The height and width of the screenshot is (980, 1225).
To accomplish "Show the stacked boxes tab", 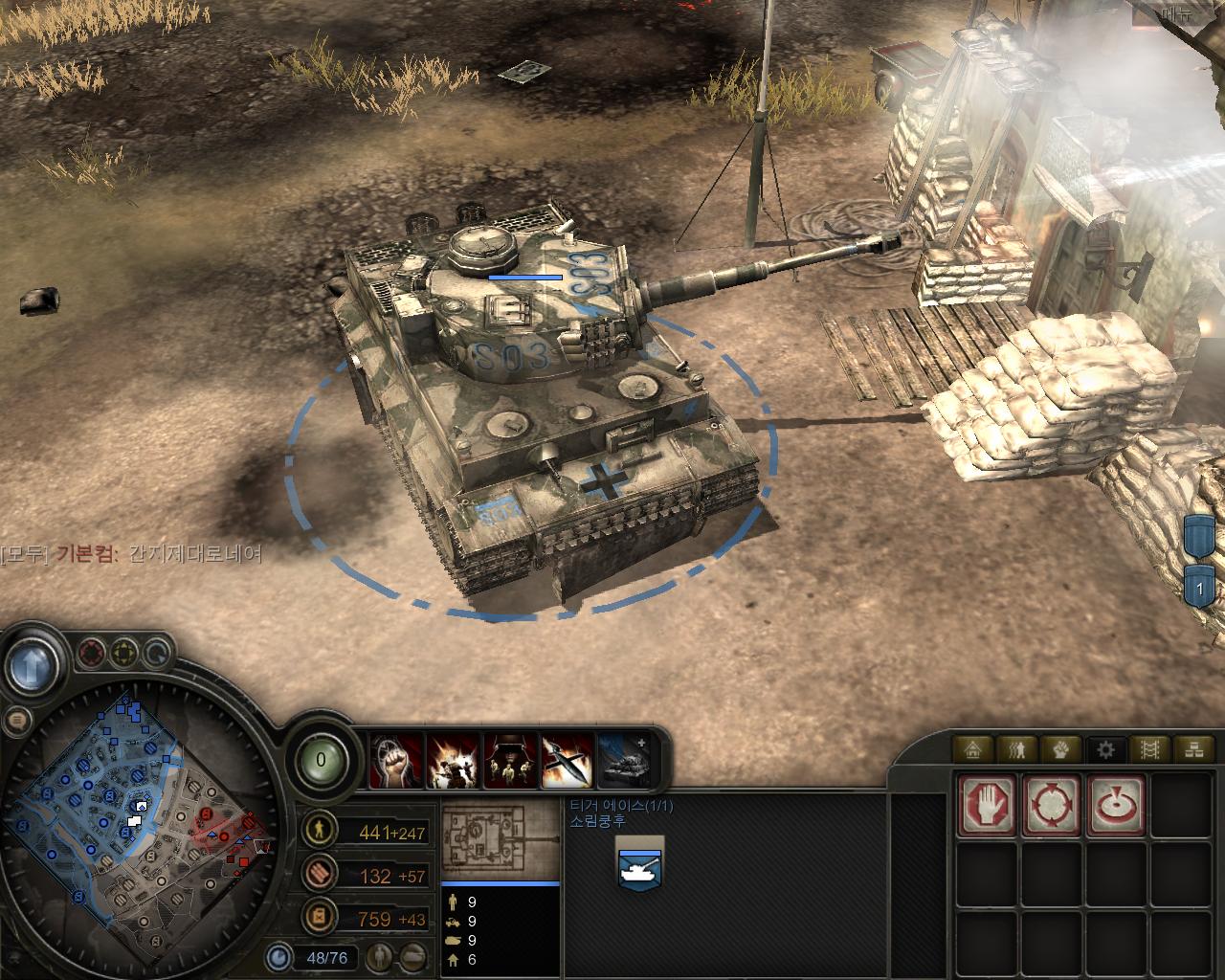I will pyautogui.click(x=1193, y=748).
